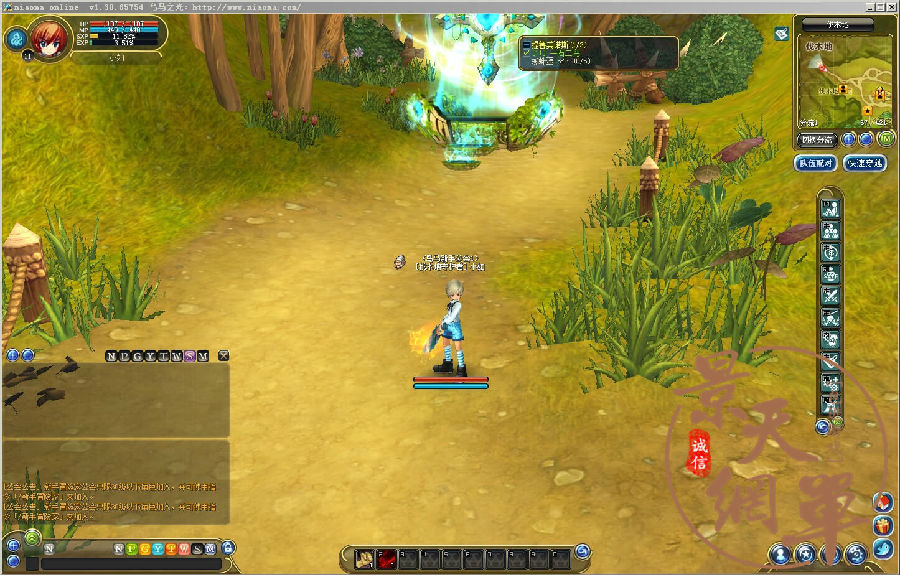
Task: Activate the red skill in hotbar
Action: 387,558
